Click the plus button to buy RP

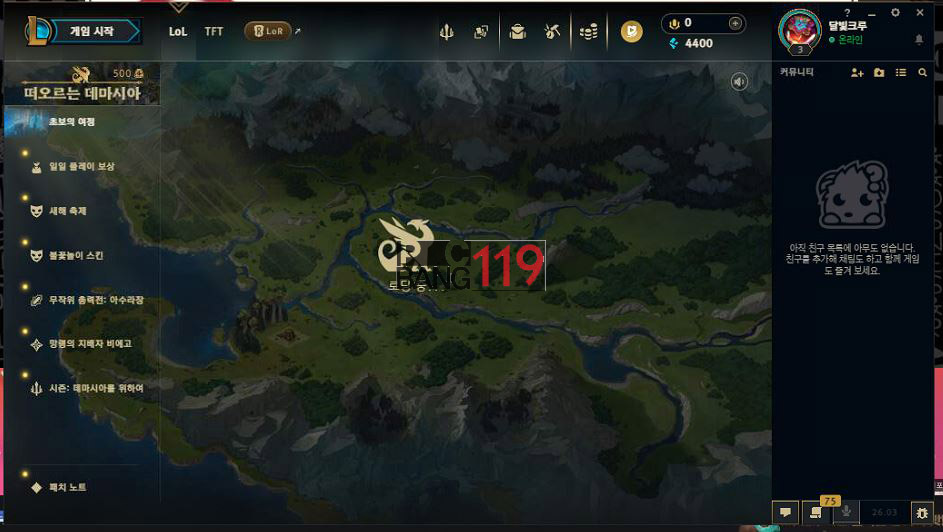click(735, 23)
